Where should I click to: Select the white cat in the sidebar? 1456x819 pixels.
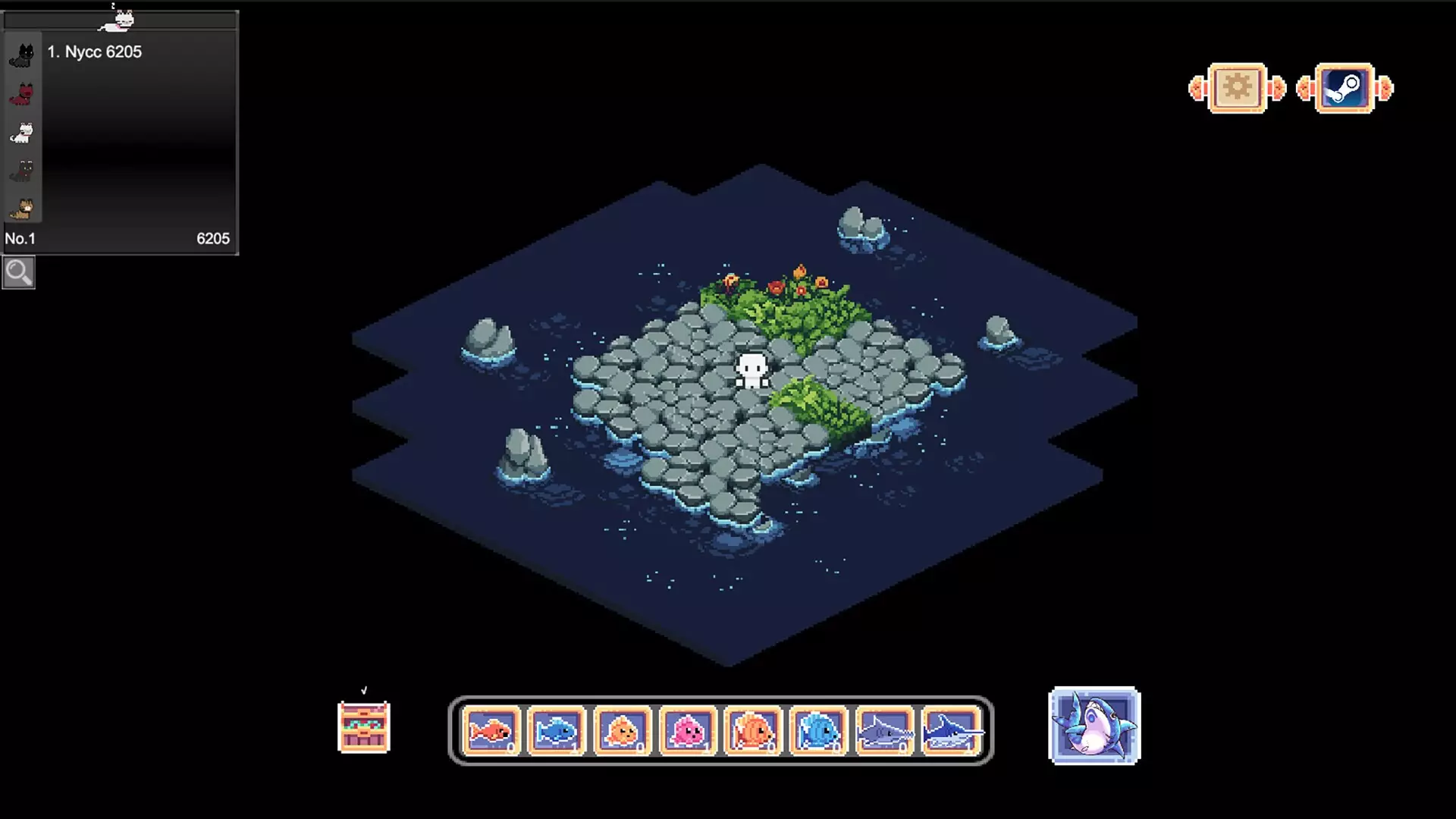click(x=23, y=133)
